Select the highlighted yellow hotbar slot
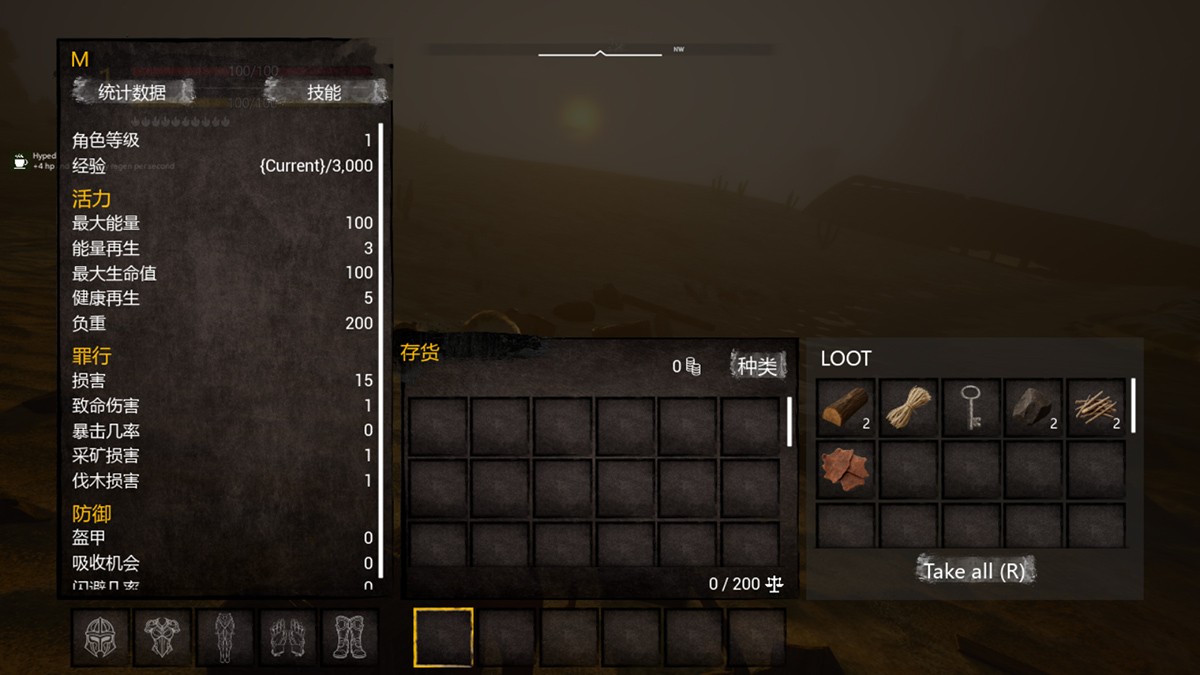Image resolution: width=1200 pixels, height=675 pixels. (443, 637)
